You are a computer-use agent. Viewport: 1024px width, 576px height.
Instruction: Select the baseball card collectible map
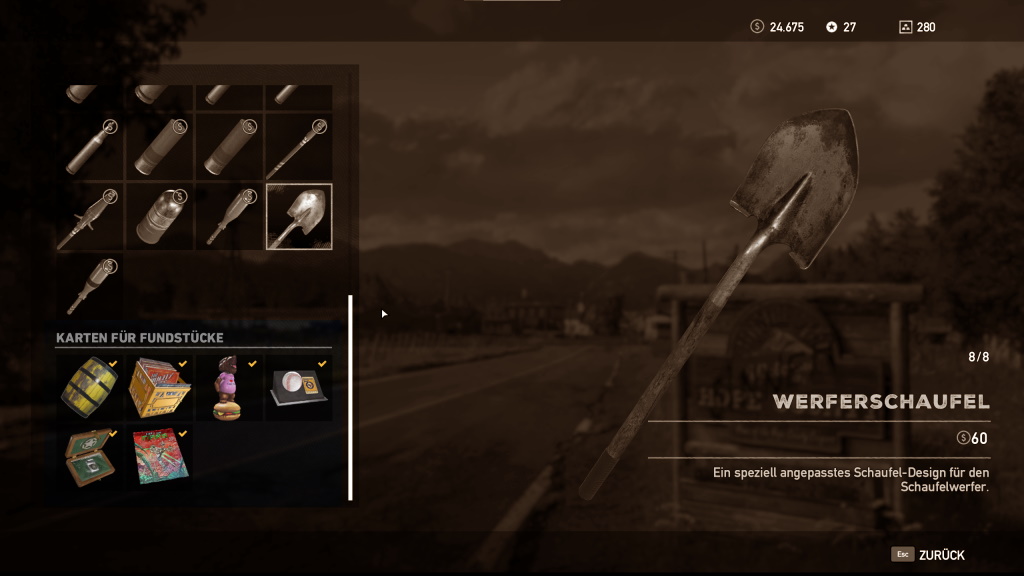click(299, 388)
